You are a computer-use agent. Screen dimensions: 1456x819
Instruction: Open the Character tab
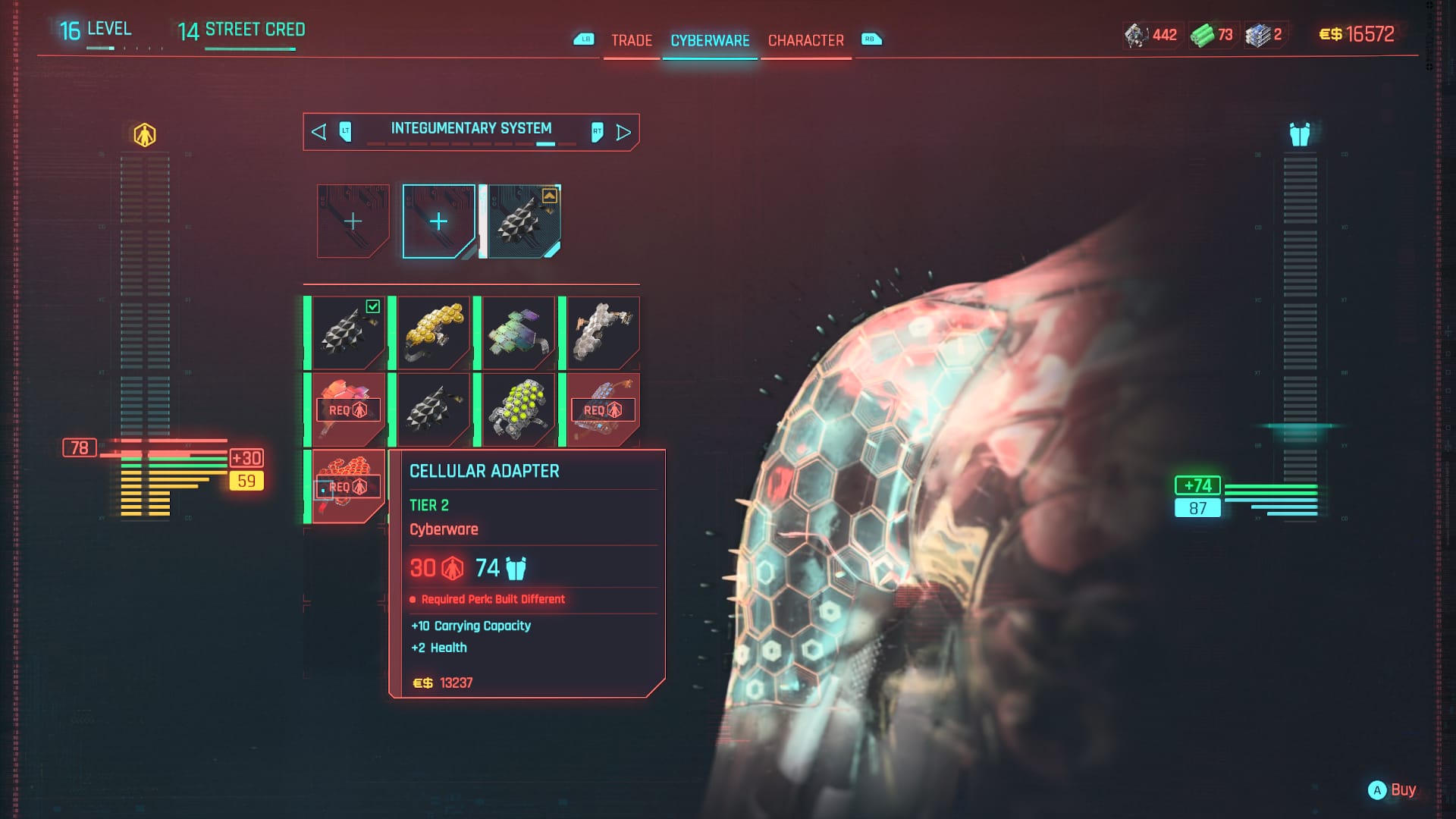point(805,40)
